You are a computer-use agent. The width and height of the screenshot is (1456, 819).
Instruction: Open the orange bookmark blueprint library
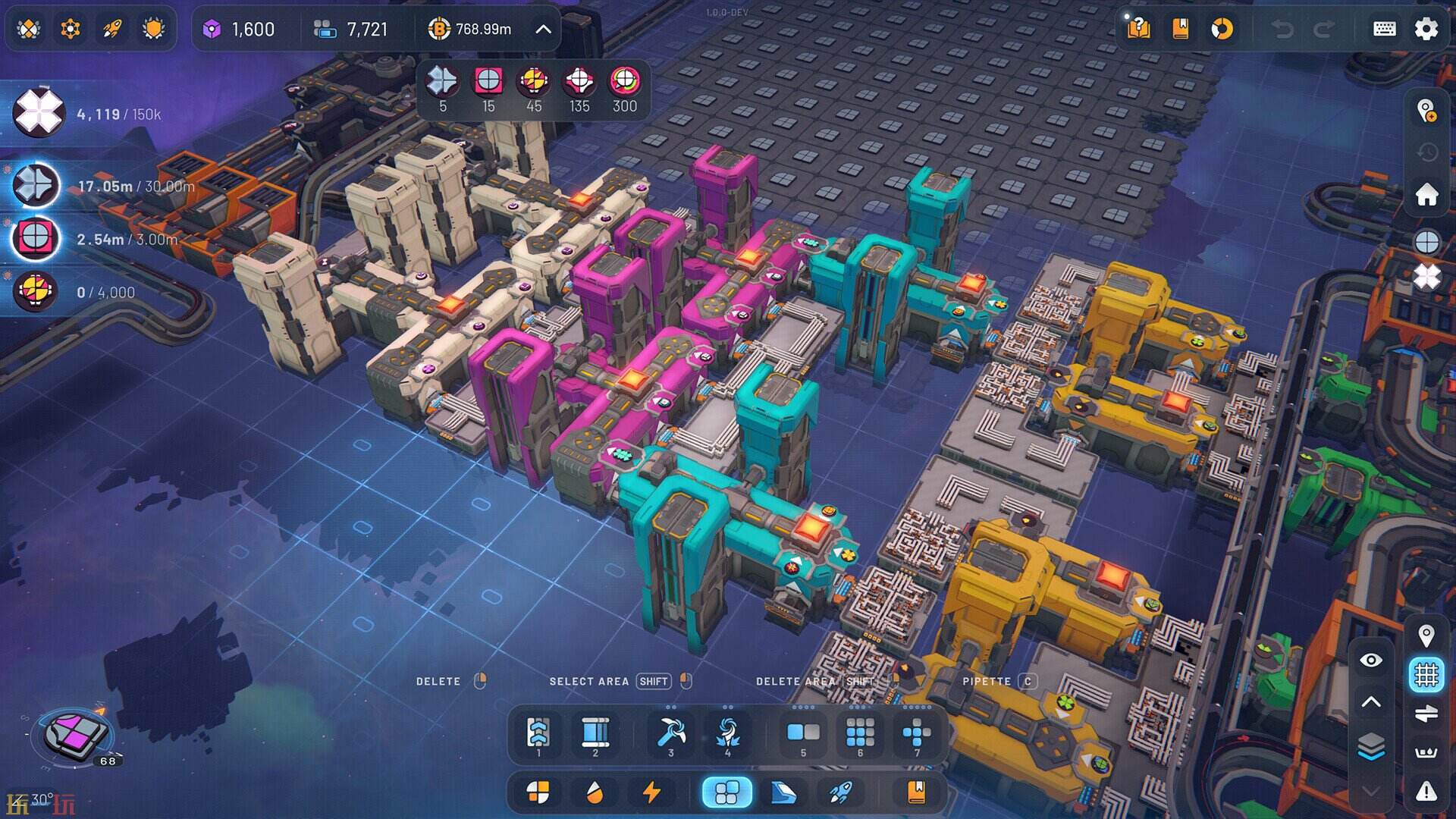[1180, 29]
